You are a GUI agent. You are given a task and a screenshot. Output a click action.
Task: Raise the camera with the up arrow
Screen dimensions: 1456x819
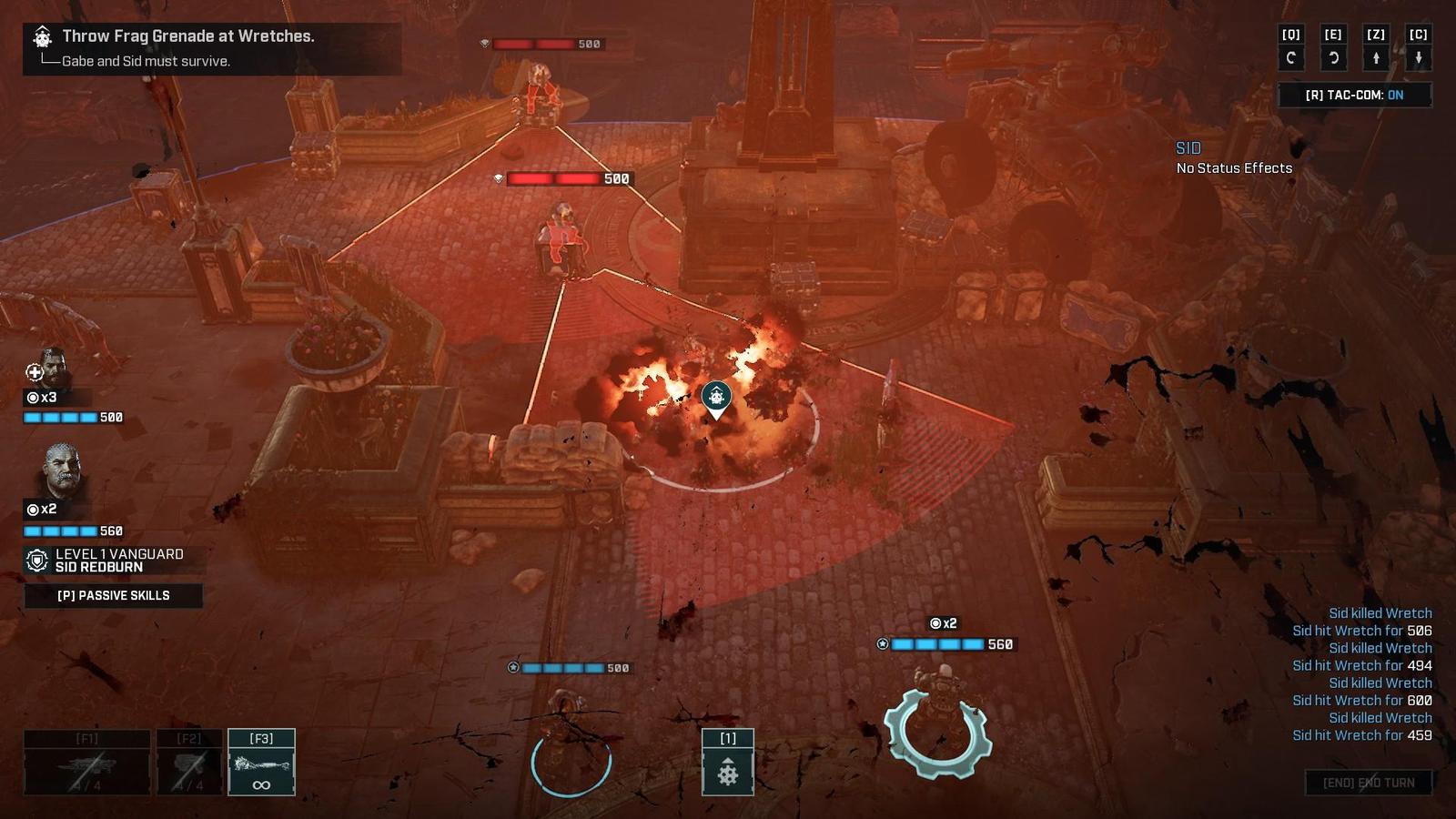[x=1376, y=58]
